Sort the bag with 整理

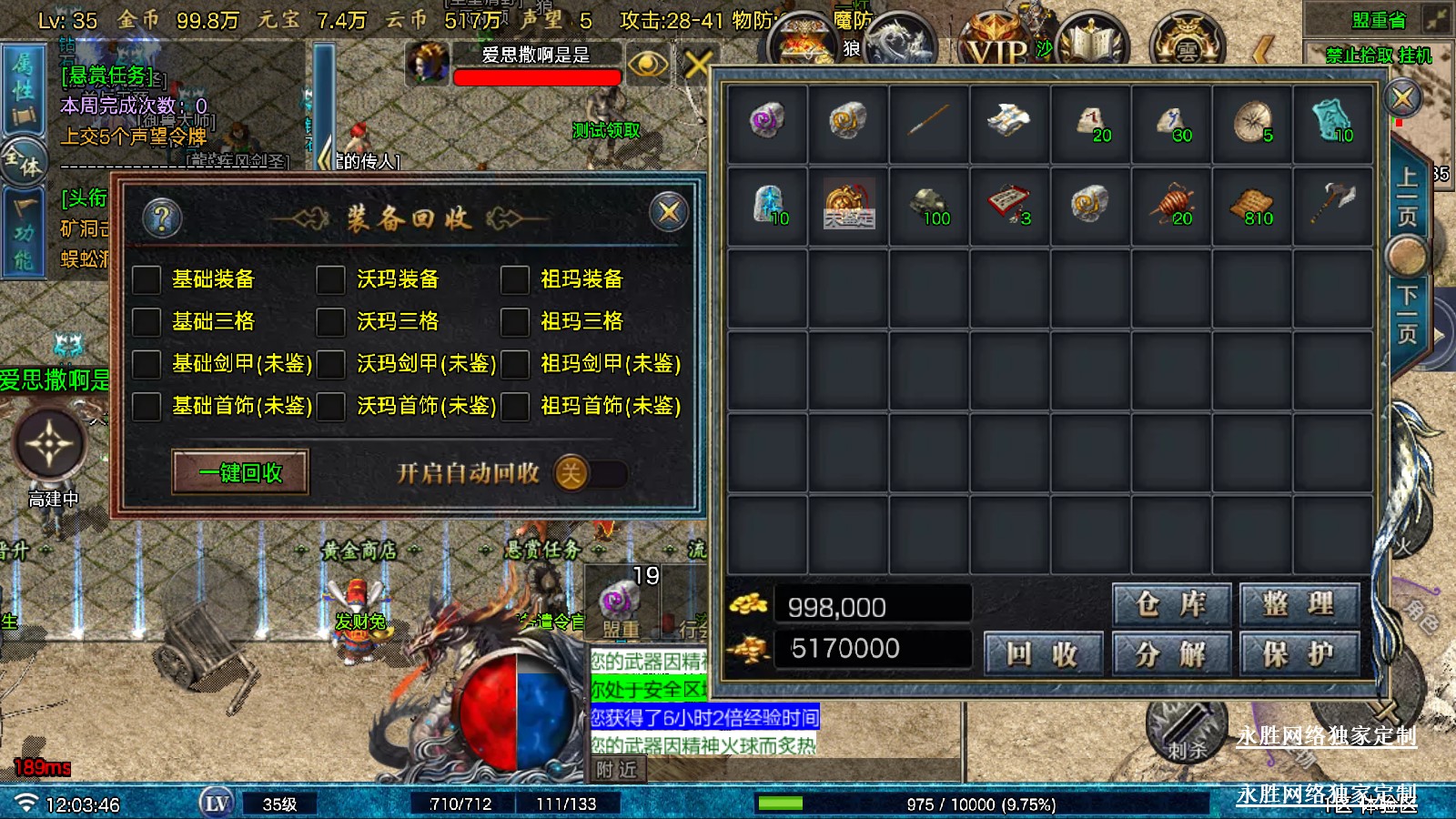[1299, 603]
